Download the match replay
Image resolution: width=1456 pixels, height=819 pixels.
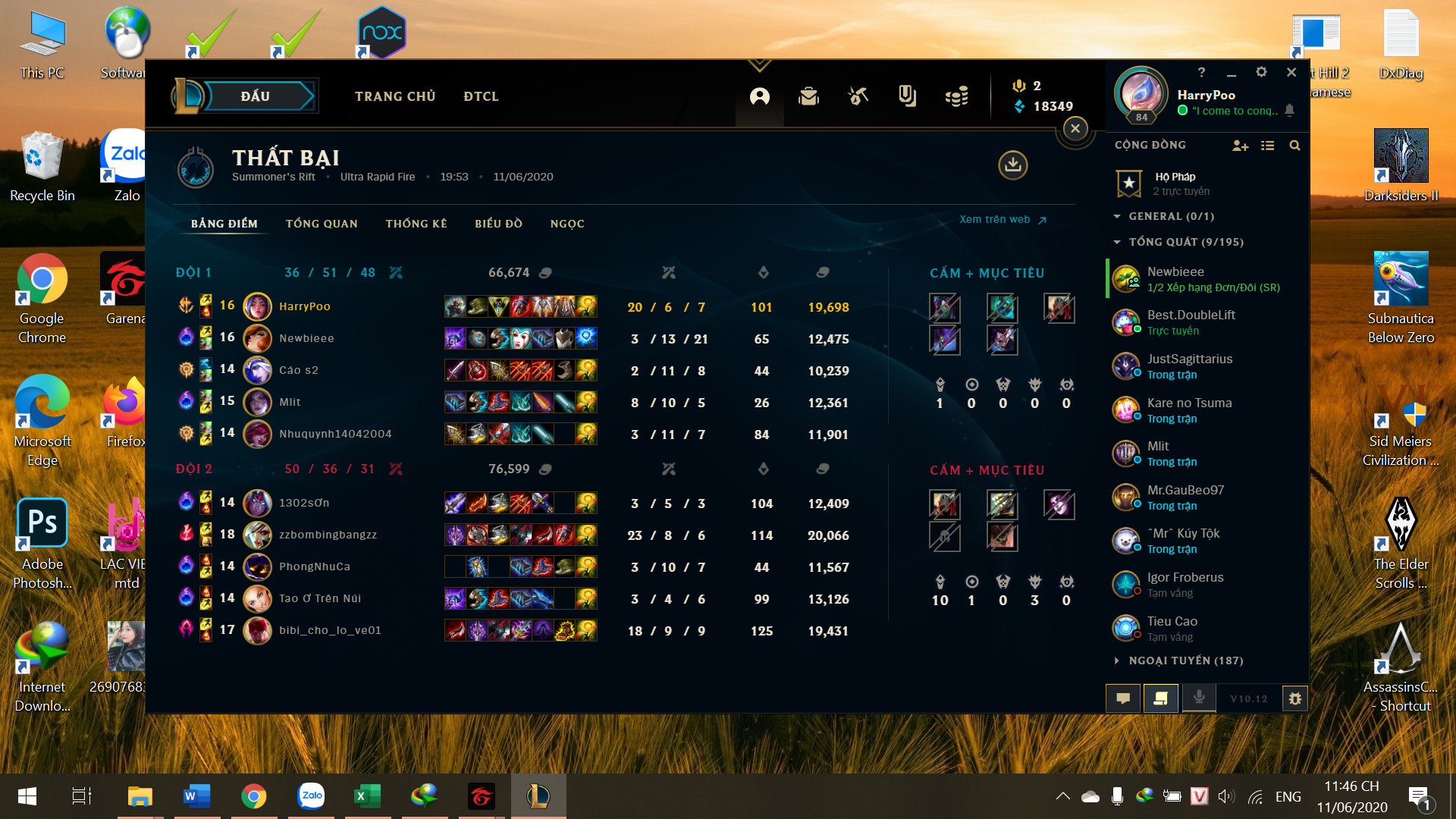pos(1012,165)
